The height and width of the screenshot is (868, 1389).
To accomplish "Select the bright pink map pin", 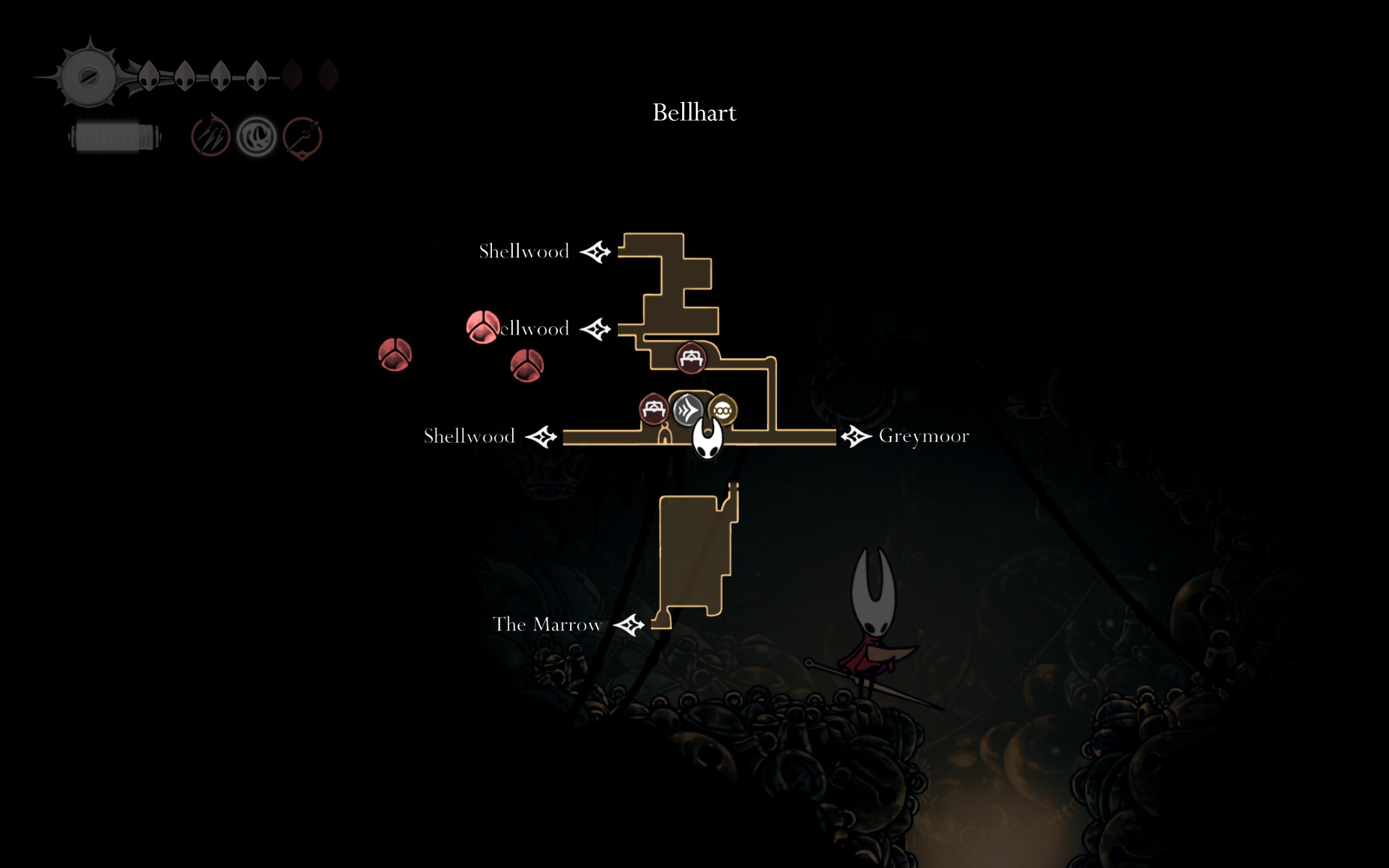I will (x=482, y=327).
